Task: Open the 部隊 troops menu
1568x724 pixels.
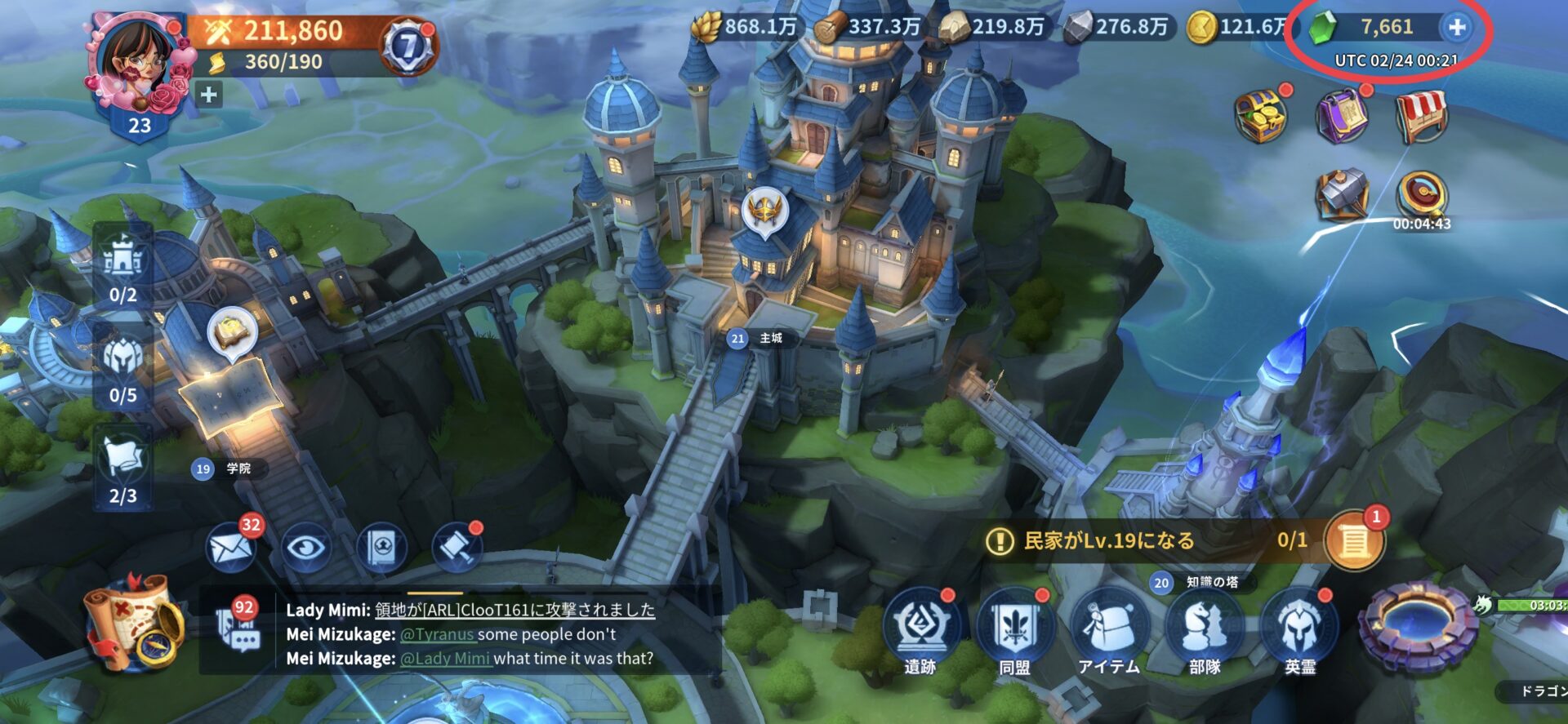Action: tap(1204, 630)
